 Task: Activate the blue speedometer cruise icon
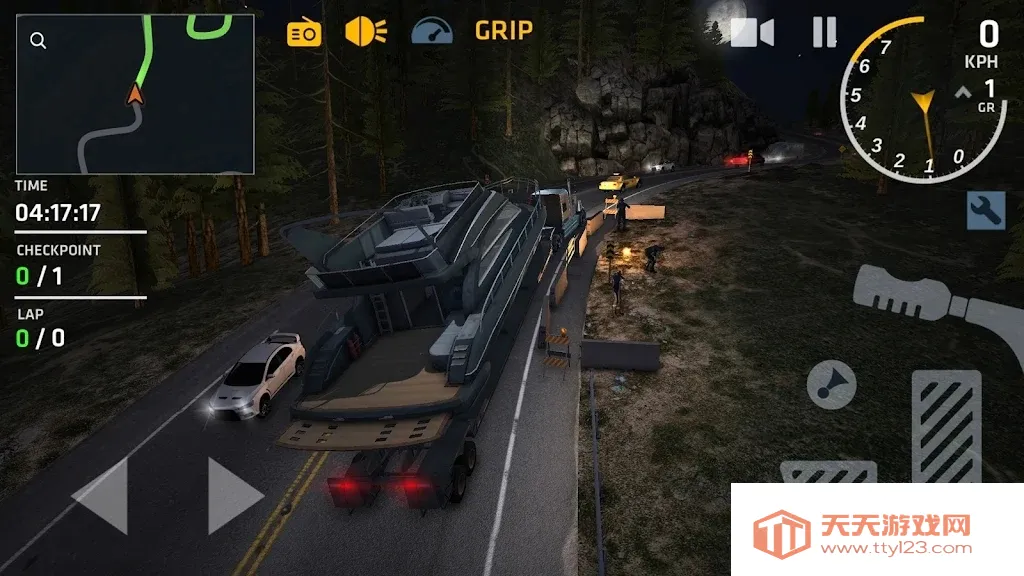tap(432, 31)
